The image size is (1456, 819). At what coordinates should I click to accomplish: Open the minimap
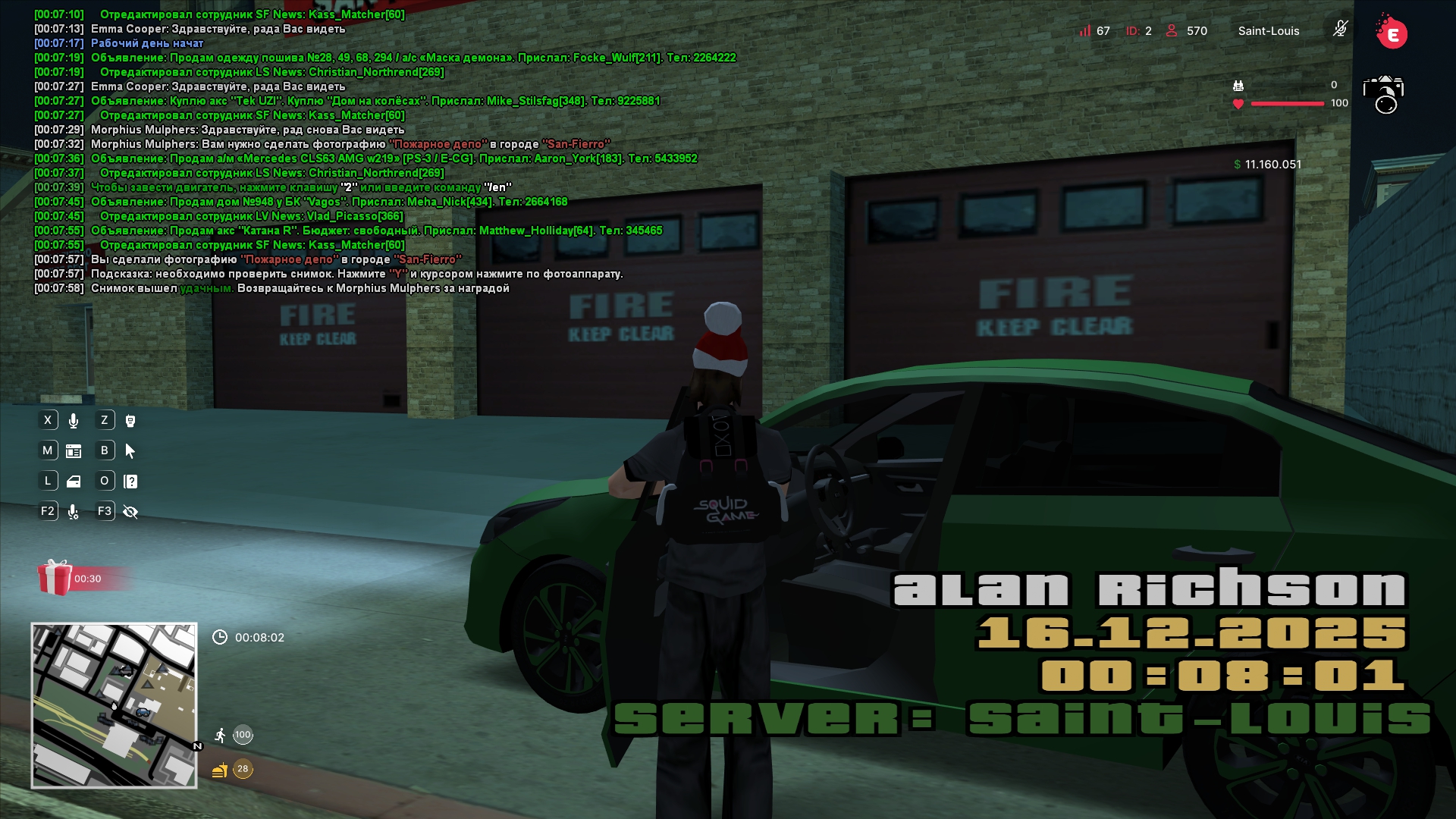click(x=114, y=705)
